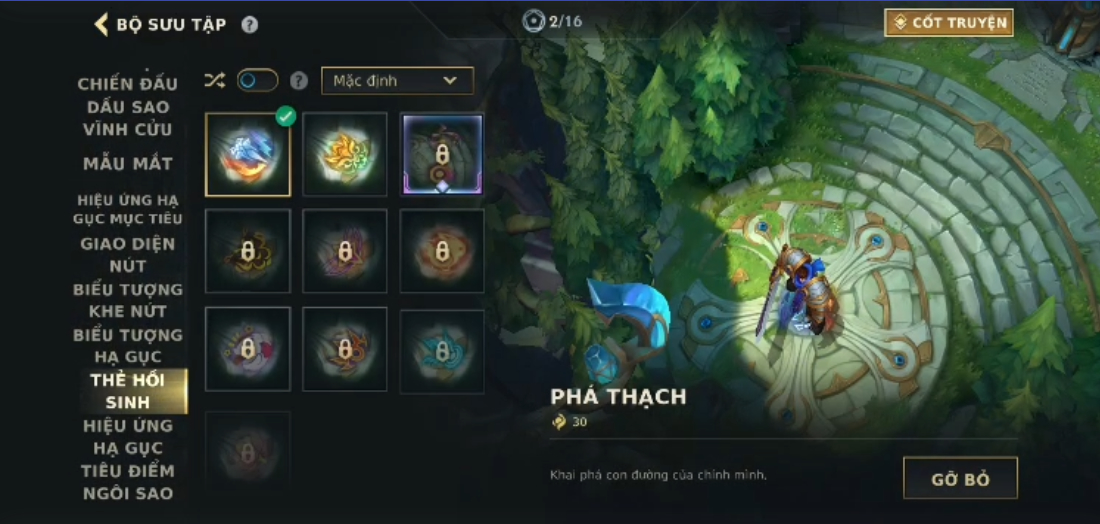Go back from Bộ Sưu Tập
This screenshot has height=524, width=1100.
[x=101, y=24]
